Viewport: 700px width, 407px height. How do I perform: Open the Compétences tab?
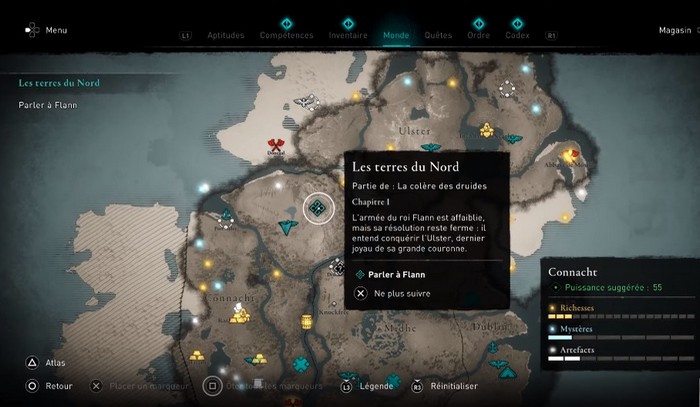tap(286, 35)
